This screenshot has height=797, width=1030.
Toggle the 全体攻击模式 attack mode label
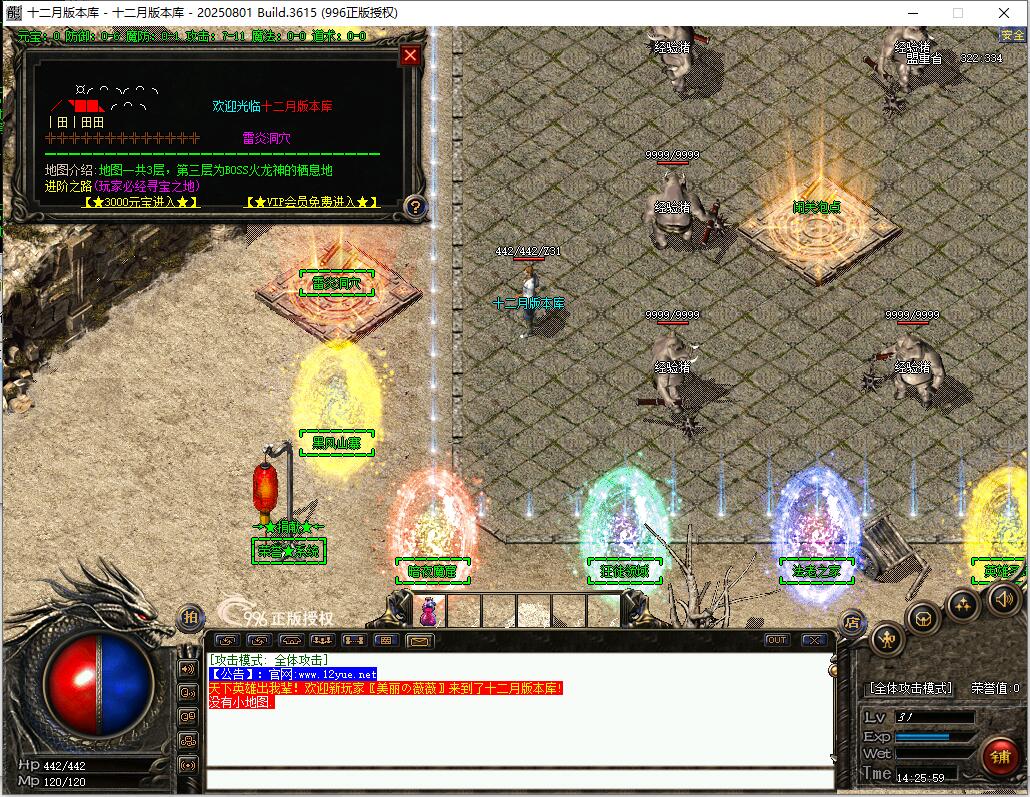[910, 689]
